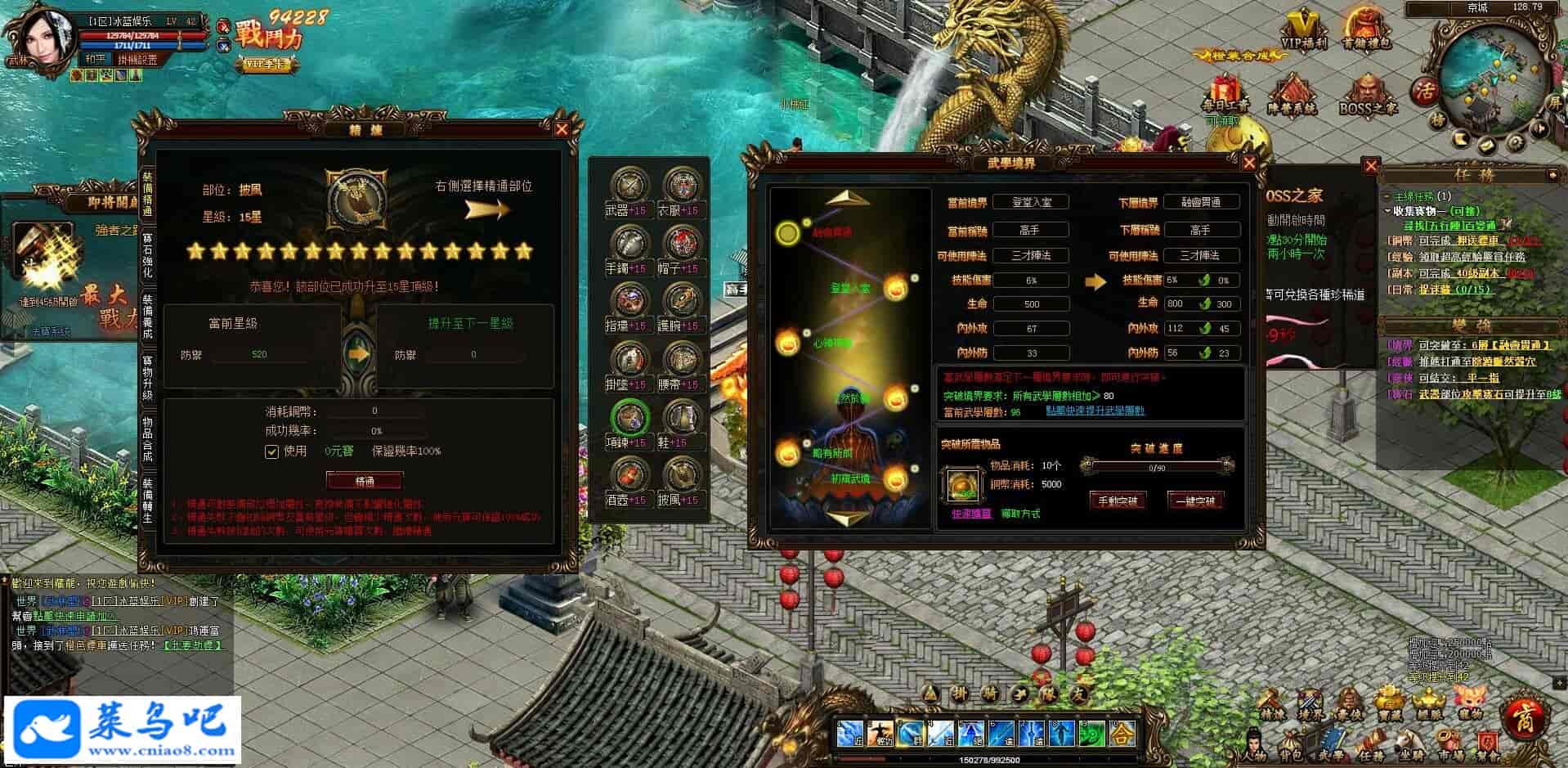Close the 精煉 refinement window

coord(562,129)
